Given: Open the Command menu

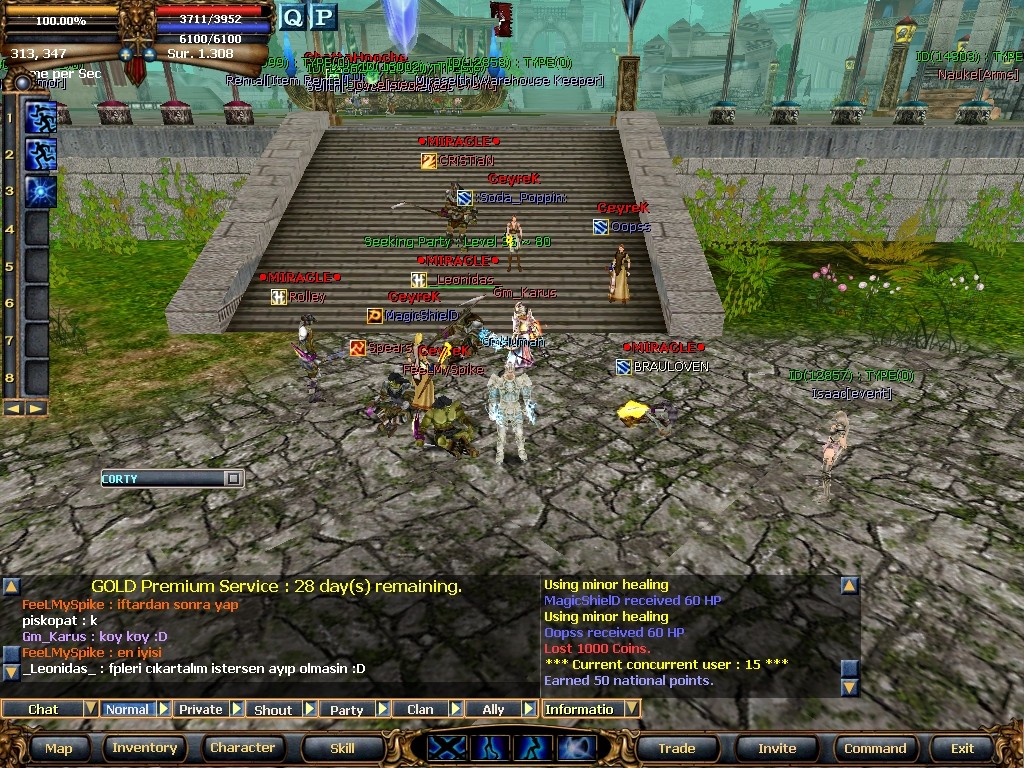Looking at the screenshot, I should (x=875, y=748).
